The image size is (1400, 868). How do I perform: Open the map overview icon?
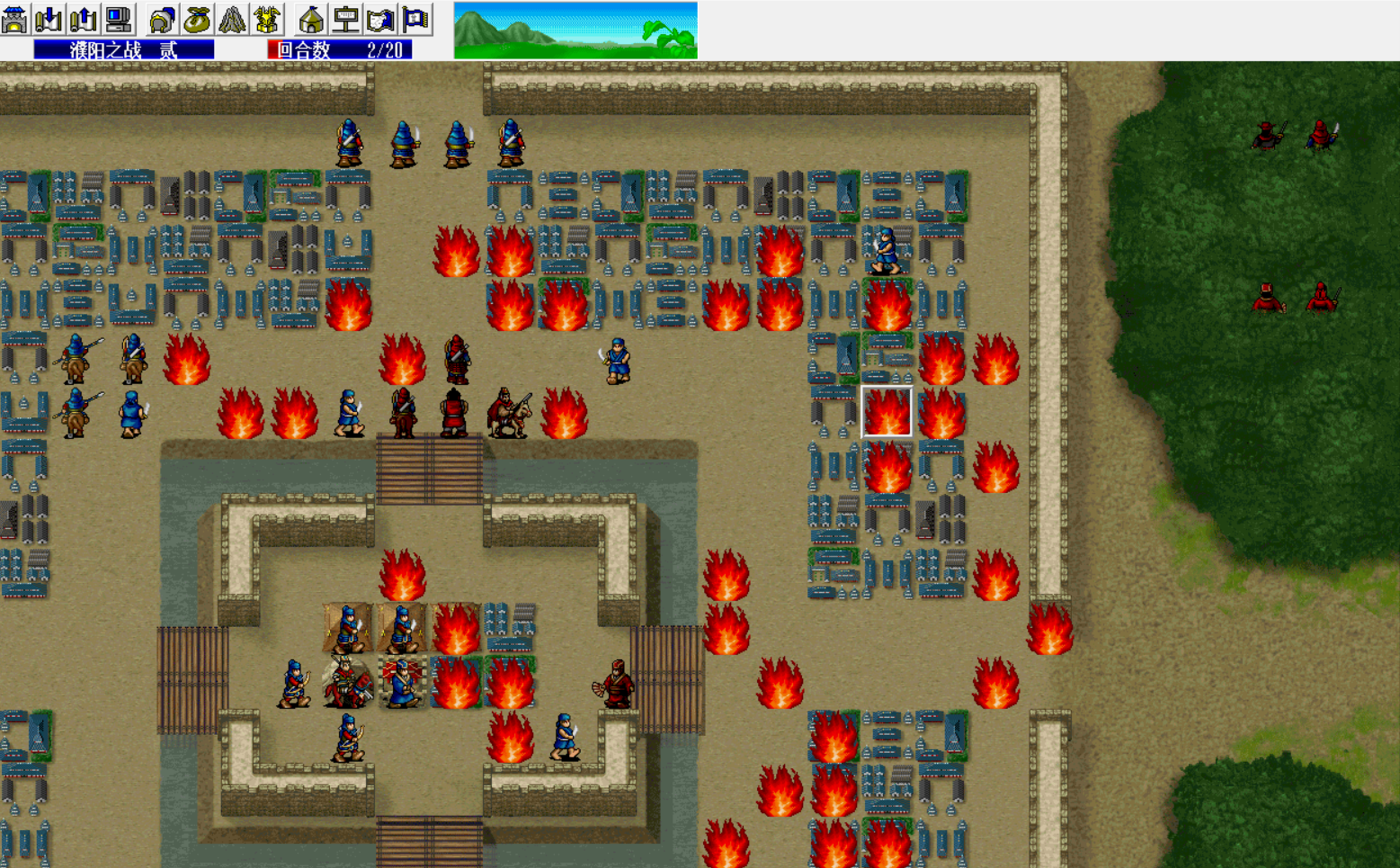click(x=381, y=18)
